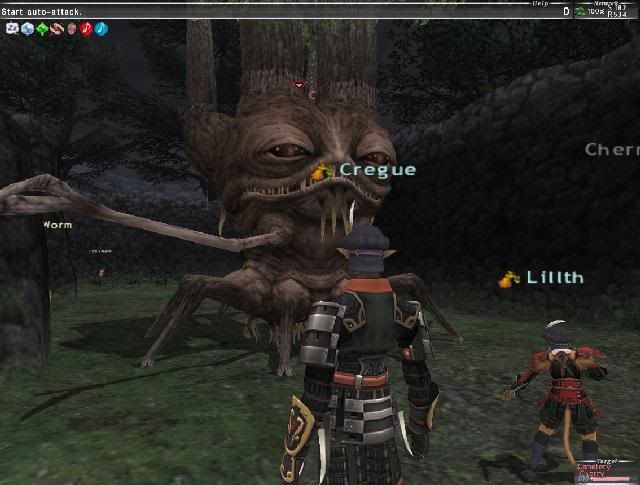Click the Cregue player name label

point(377,170)
